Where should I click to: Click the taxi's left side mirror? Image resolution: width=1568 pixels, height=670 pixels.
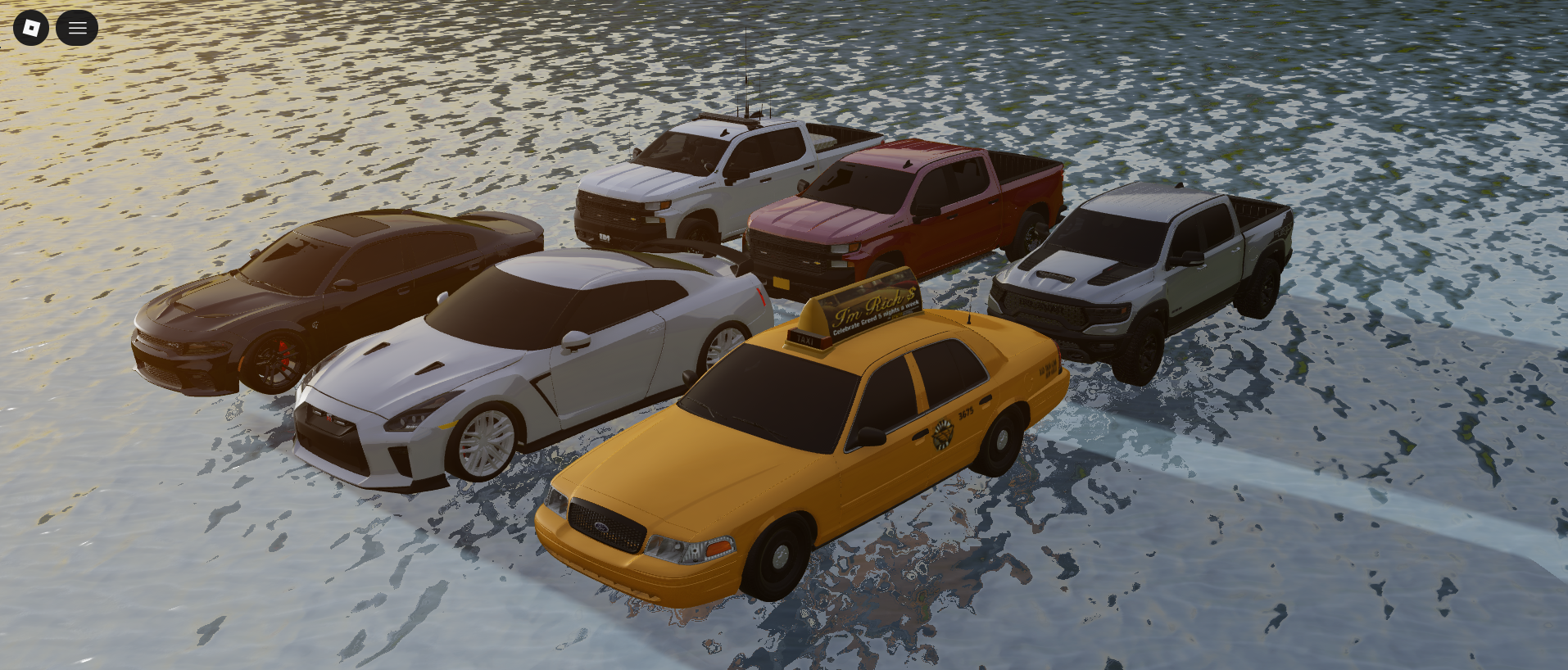click(x=871, y=436)
